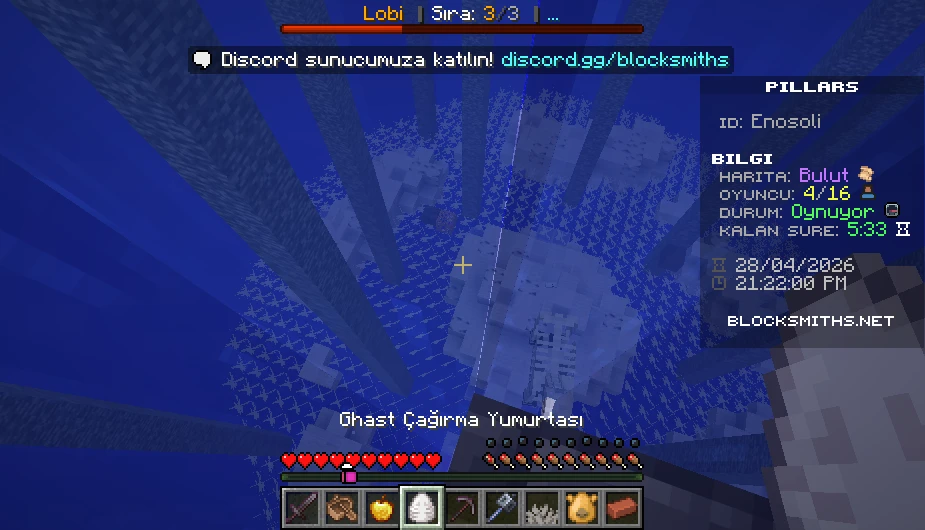Viewport: 925px width, 530px height.
Task: Pick the pickaxe in the hotbar
Action: [461, 507]
